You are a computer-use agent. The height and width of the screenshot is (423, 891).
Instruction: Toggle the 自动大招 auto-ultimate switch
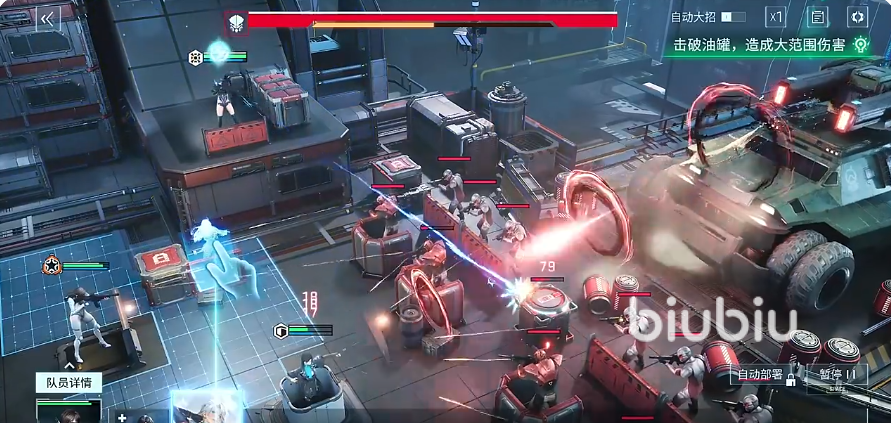pyautogui.click(x=733, y=17)
